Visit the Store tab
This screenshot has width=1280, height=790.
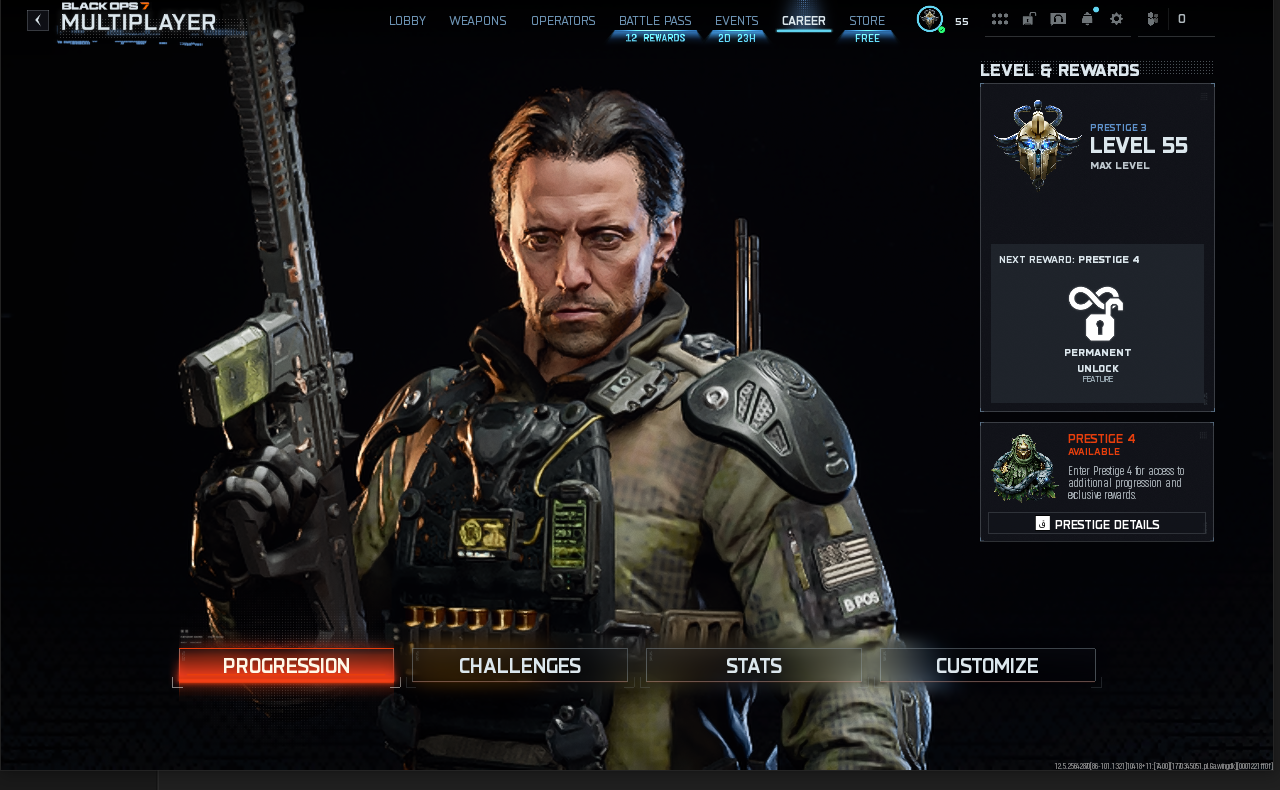click(867, 21)
